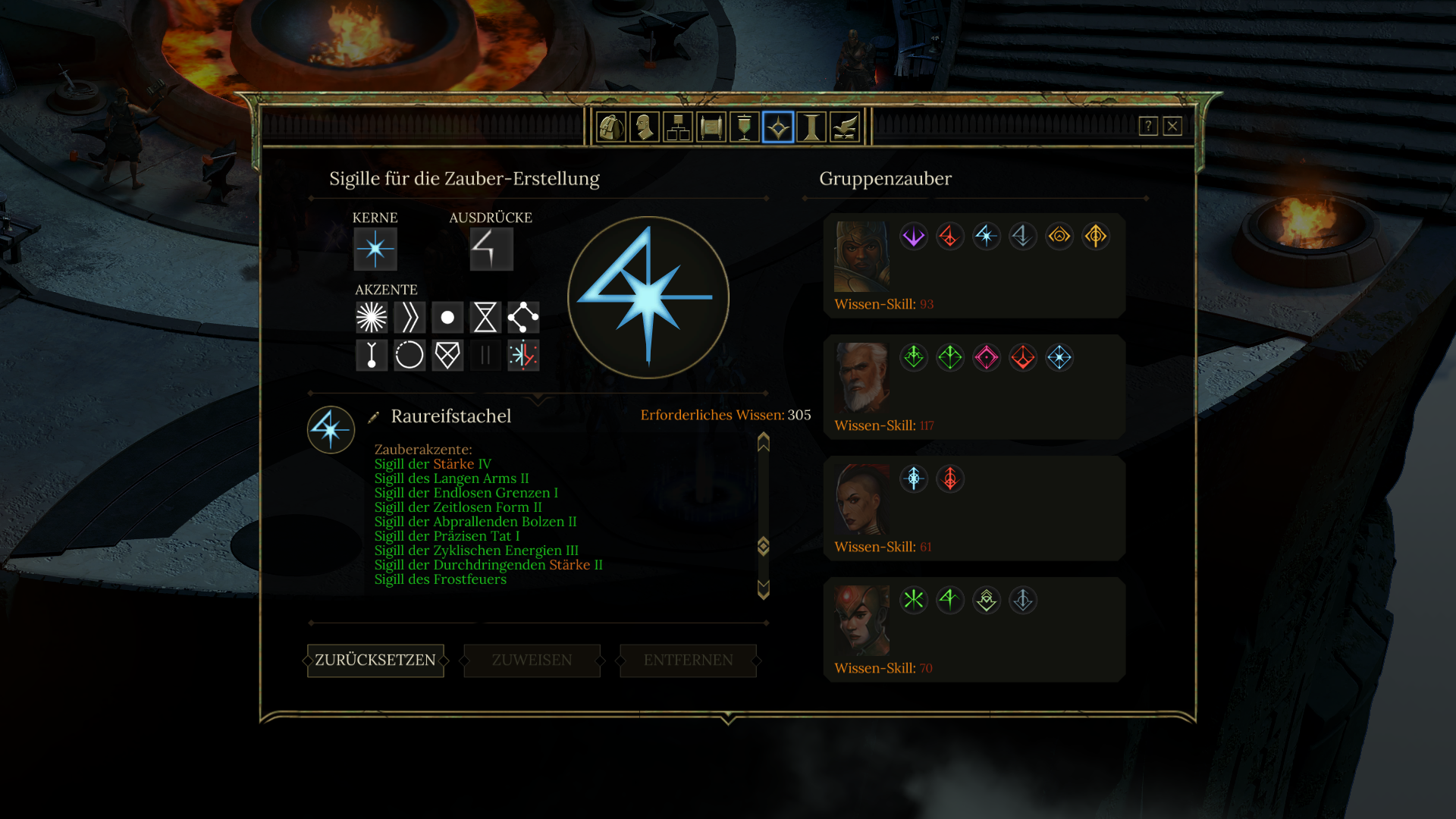Open the question mark help button
1456x819 pixels.
coord(1148,126)
